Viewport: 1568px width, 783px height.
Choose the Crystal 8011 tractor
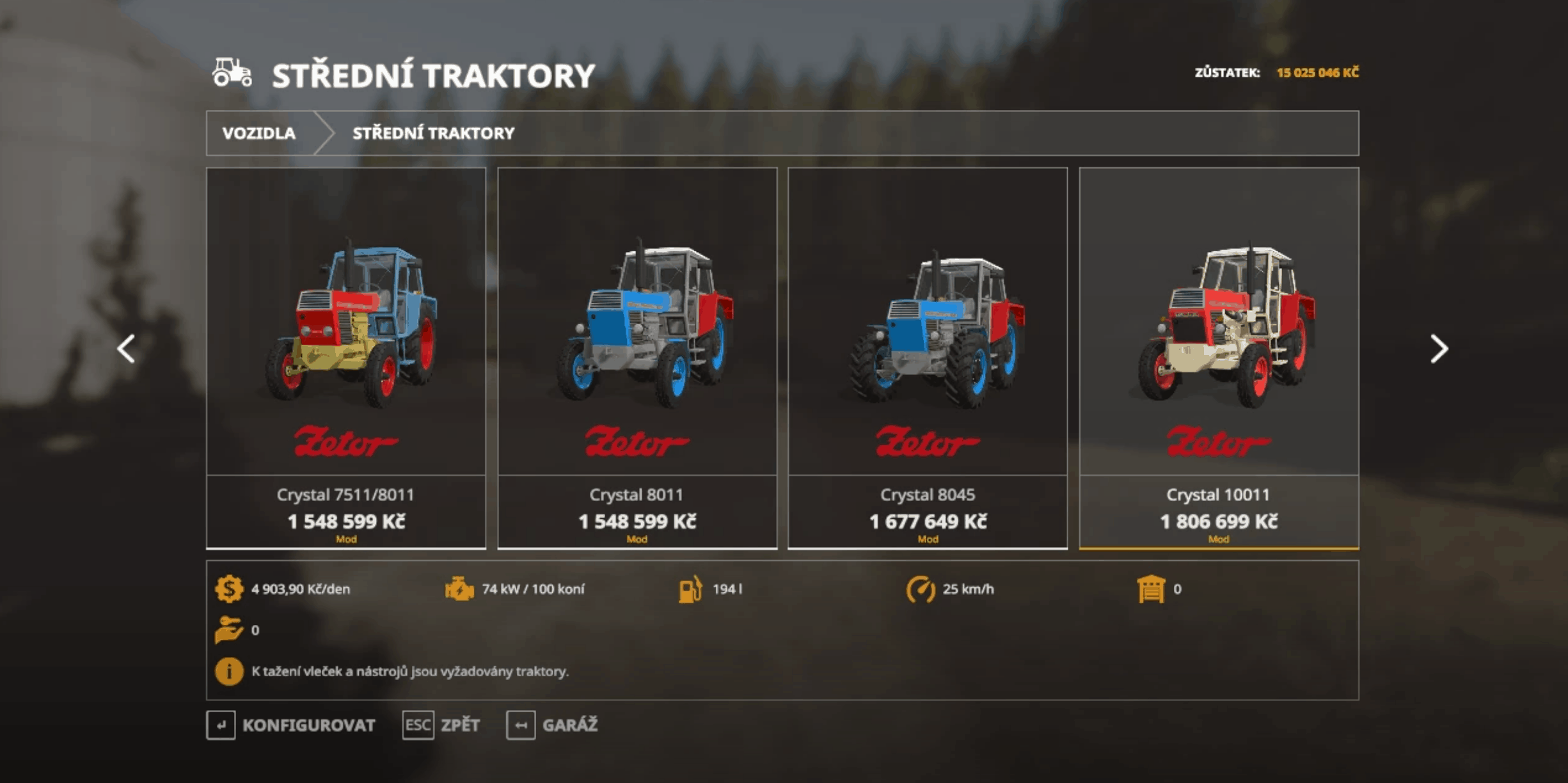tap(637, 357)
